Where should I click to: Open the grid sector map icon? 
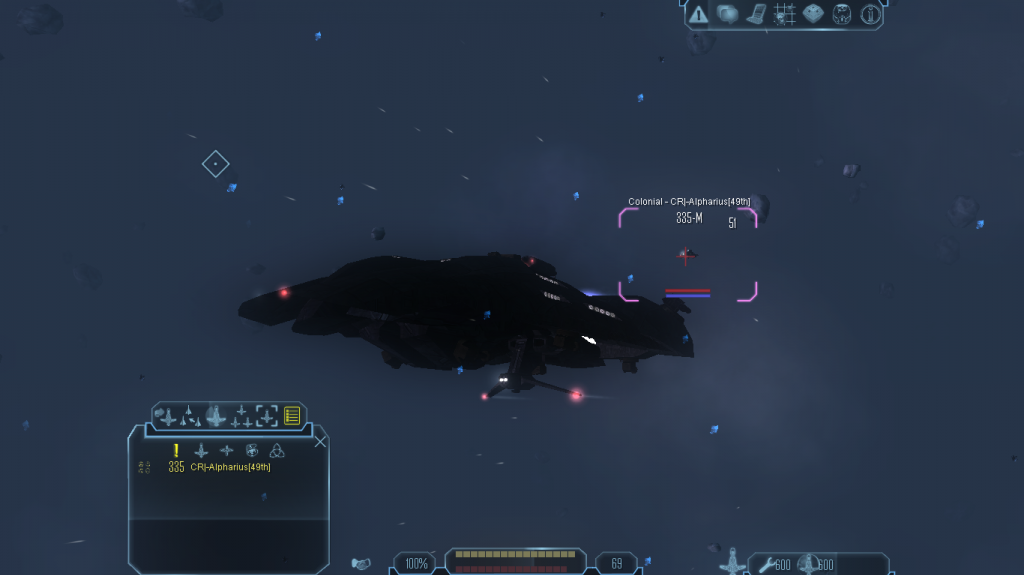click(x=785, y=14)
